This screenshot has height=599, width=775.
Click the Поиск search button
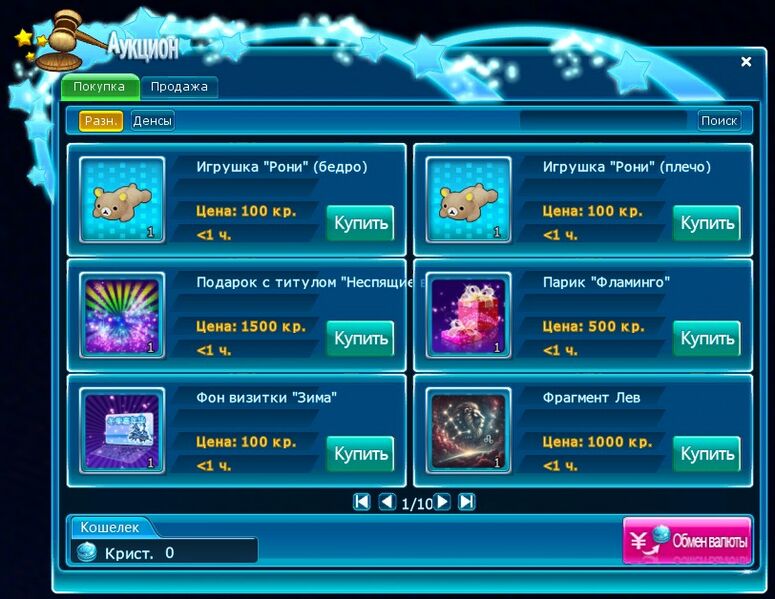click(x=719, y=121)
